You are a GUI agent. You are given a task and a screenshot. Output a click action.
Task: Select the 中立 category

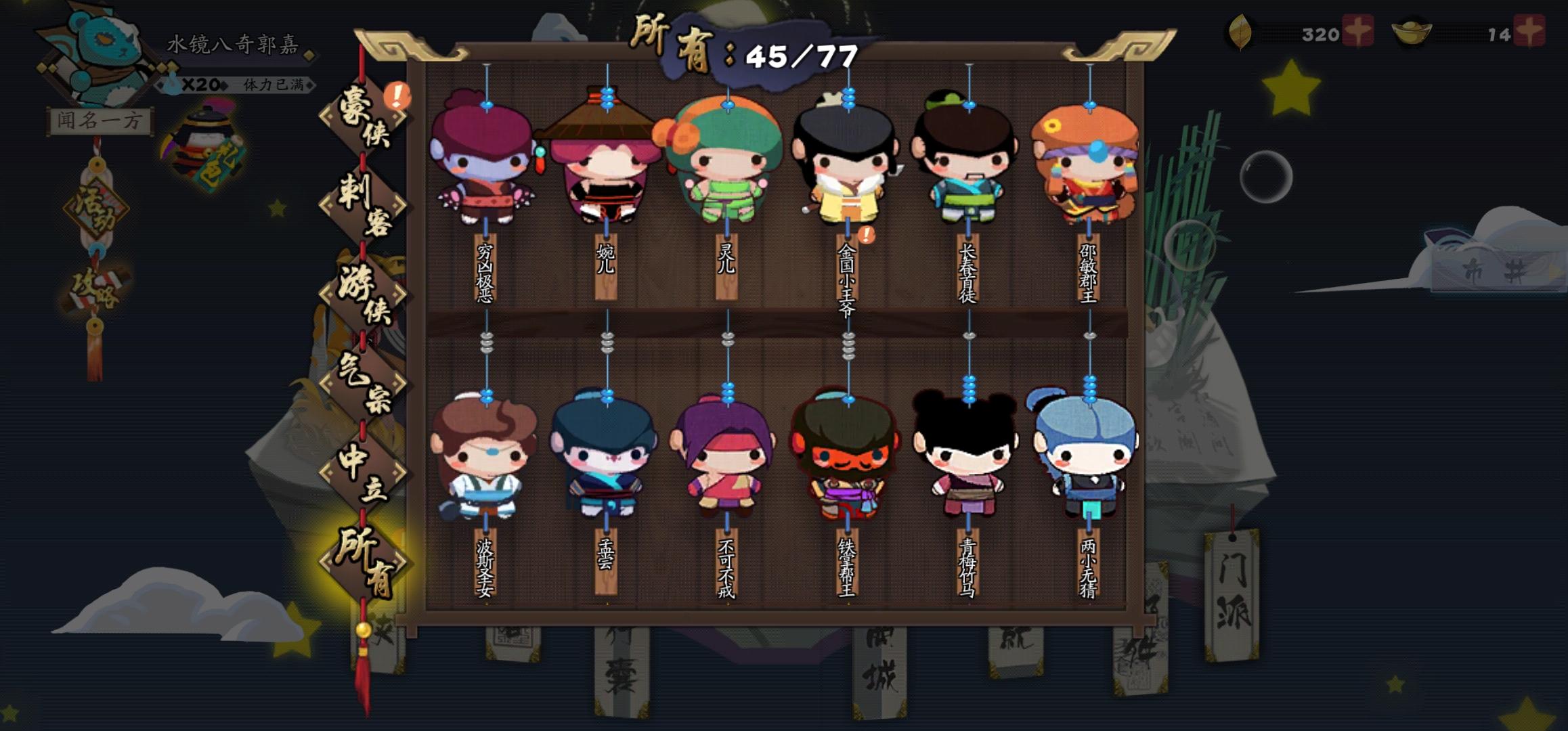pyautogui.click(x=364, y=474)
